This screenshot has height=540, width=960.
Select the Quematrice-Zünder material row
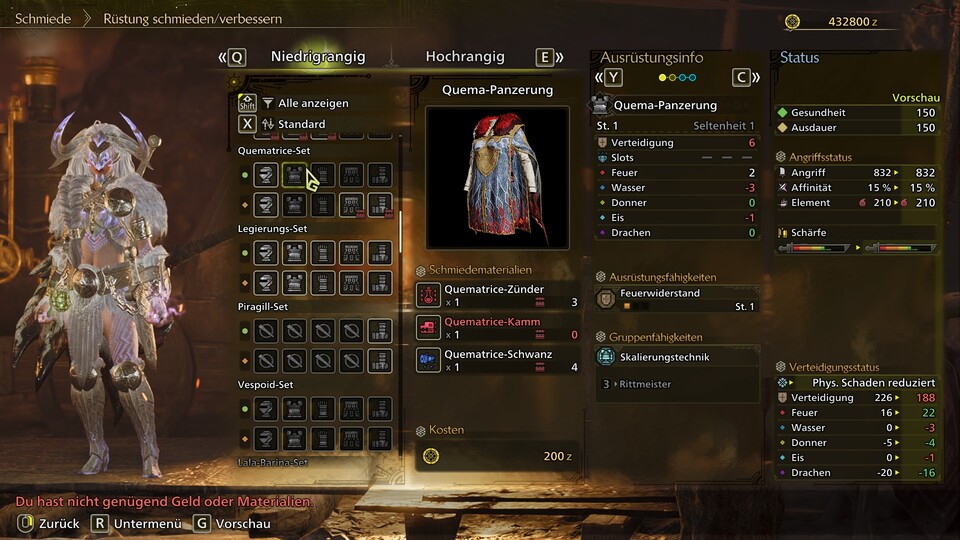pos(498,294)
